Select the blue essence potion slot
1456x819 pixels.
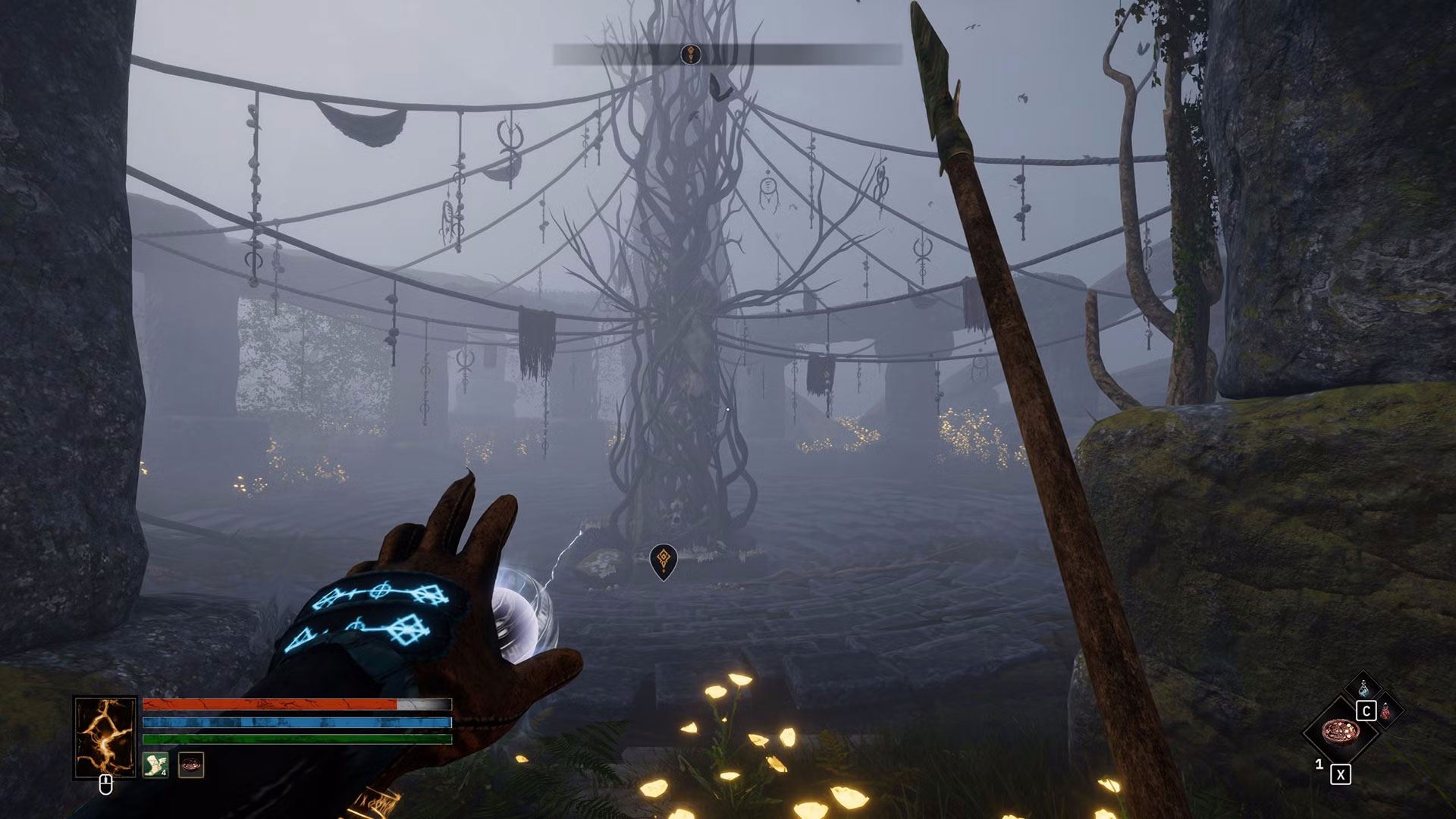(1363, 689)
